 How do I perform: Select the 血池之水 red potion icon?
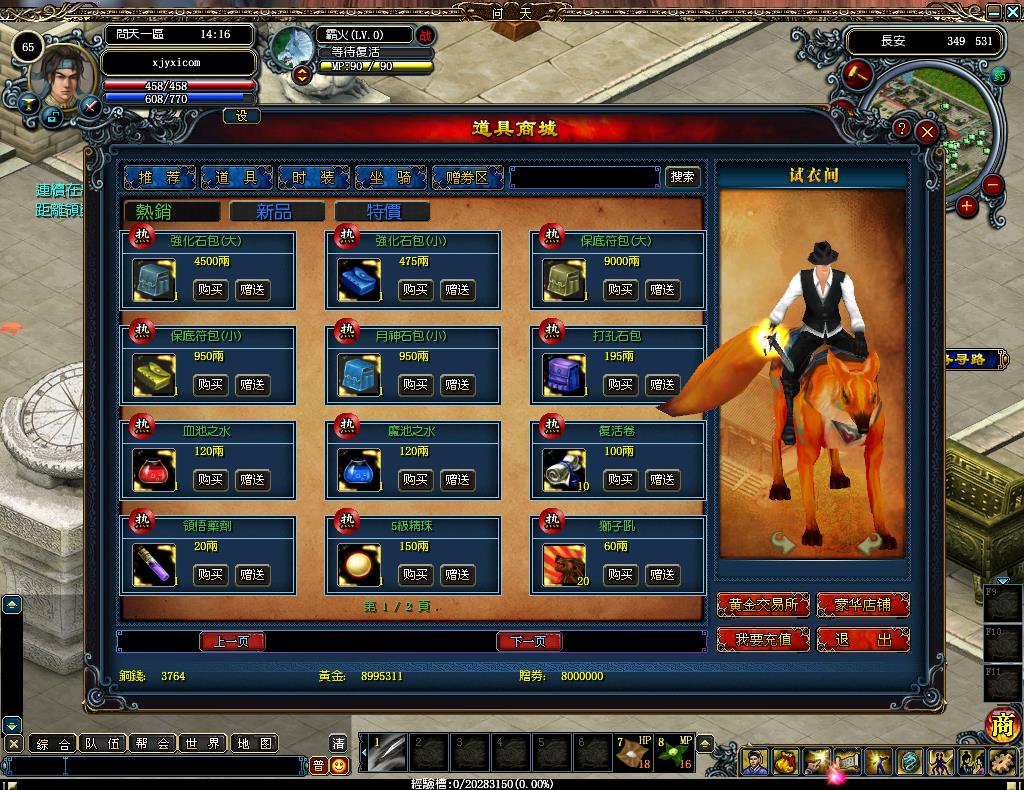(x=154, y=470)
